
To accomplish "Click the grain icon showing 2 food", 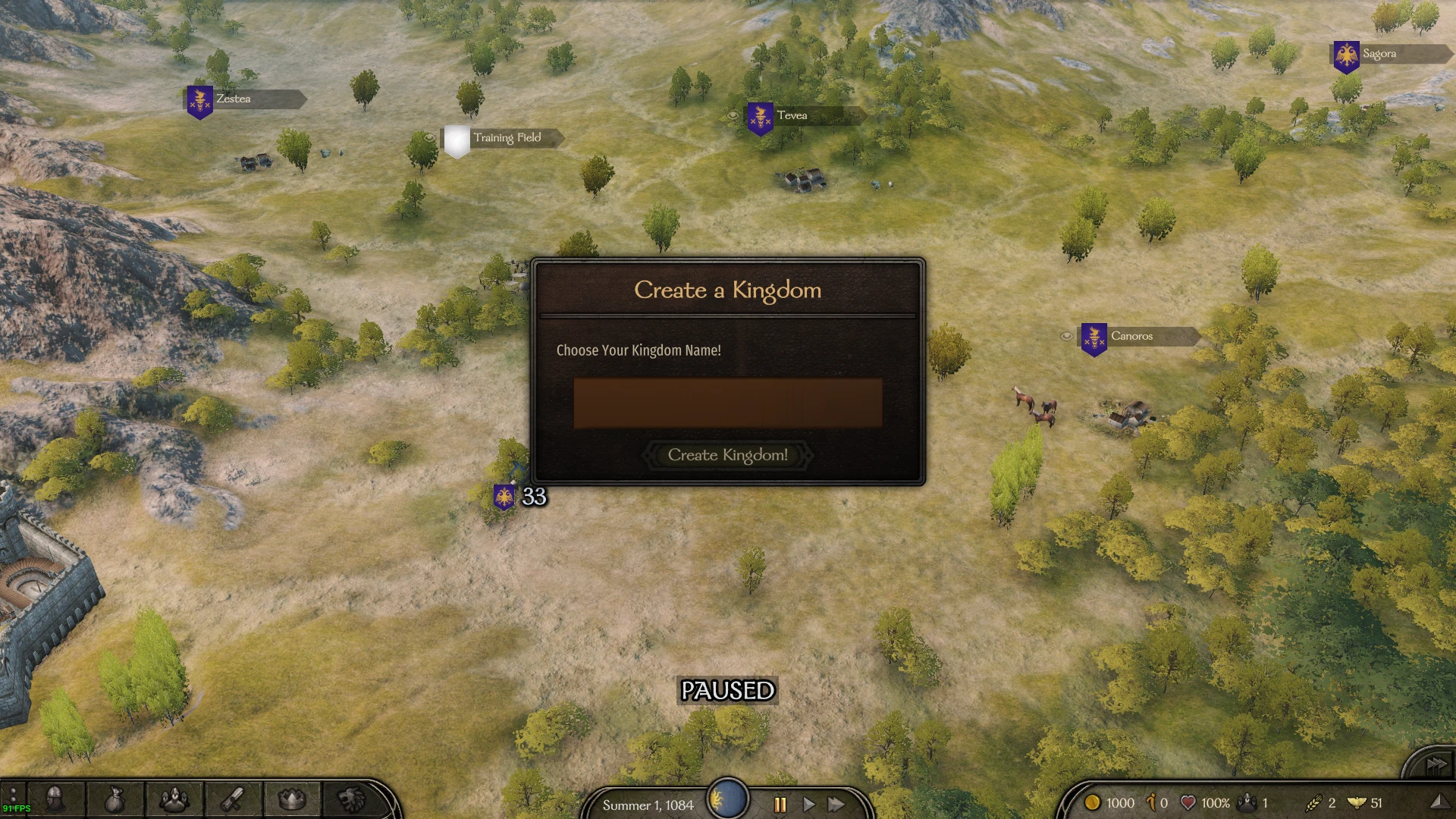I will pos(1313,802).
